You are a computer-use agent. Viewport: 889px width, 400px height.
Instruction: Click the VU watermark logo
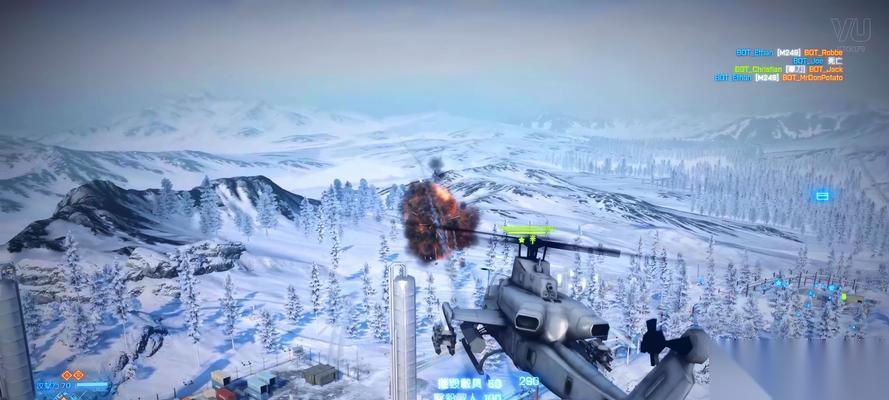point(853,31)
